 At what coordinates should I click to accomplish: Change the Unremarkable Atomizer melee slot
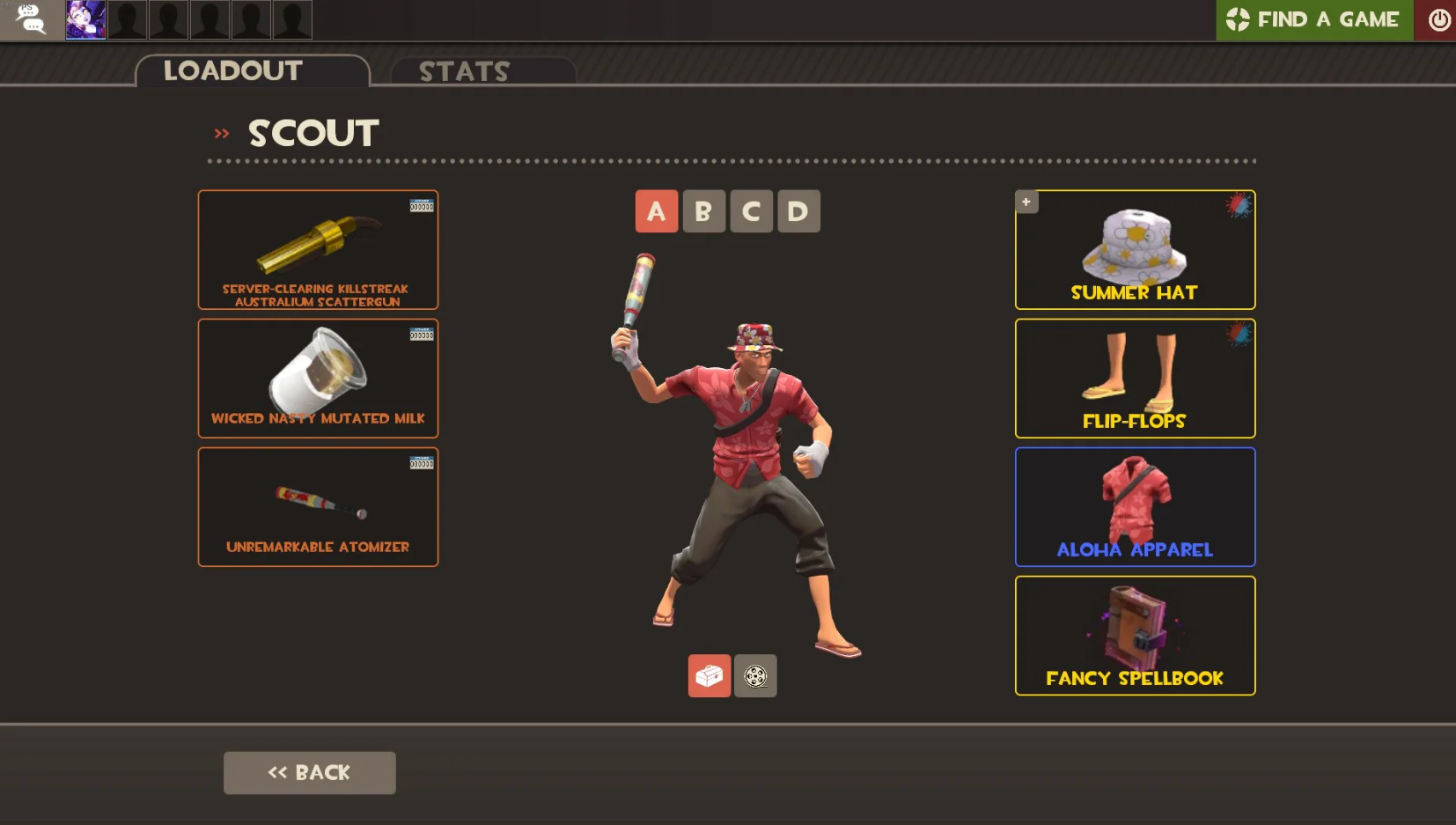(318, 507)
